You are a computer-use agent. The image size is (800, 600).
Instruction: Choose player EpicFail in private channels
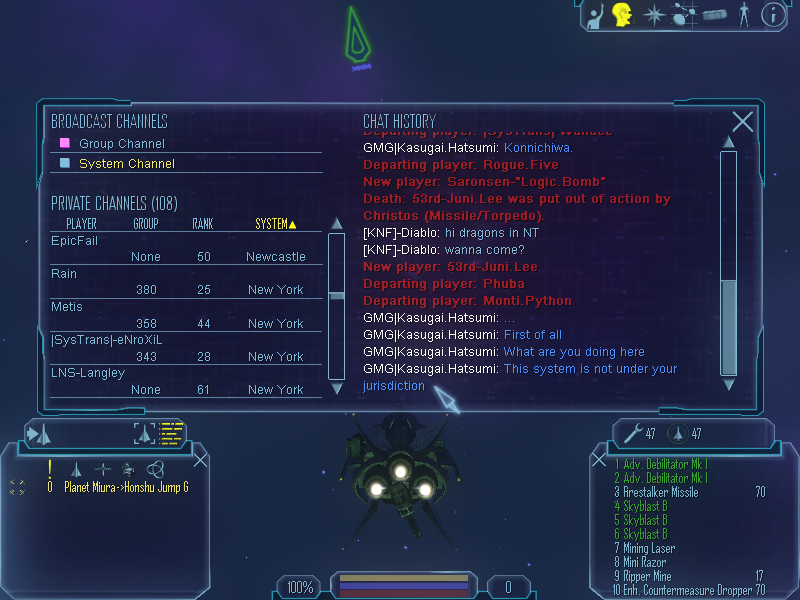click(75, 241)
